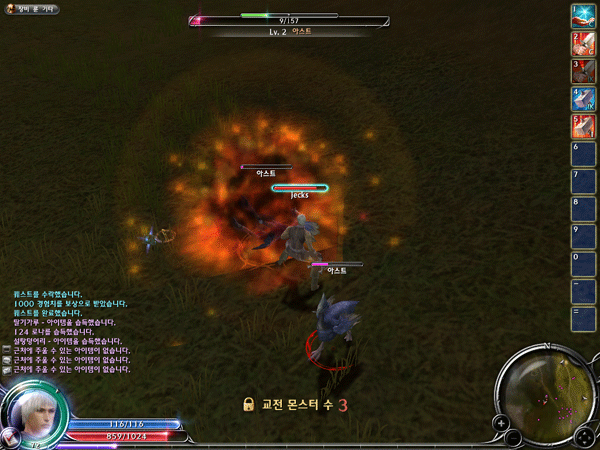Open the top-left menu button
Viewport: 600px width, 450px height.
[x=30, y=9]
